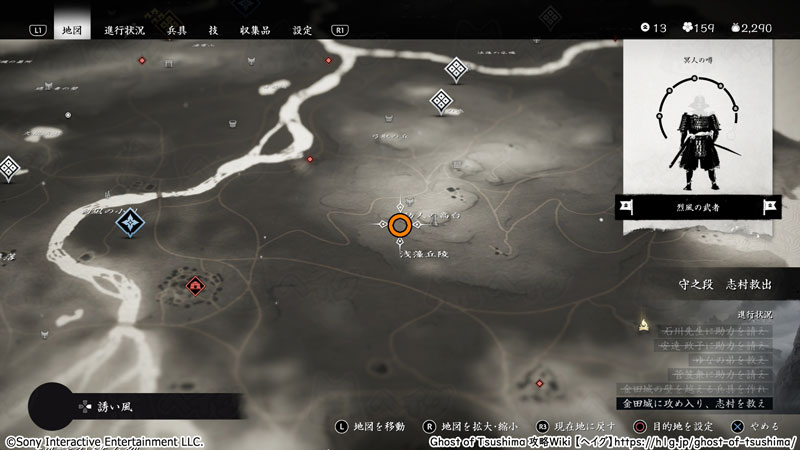Choose the red enemy camp marker
Screen dimensions: 800x450
pyautogui.click(x=194, y=287)
